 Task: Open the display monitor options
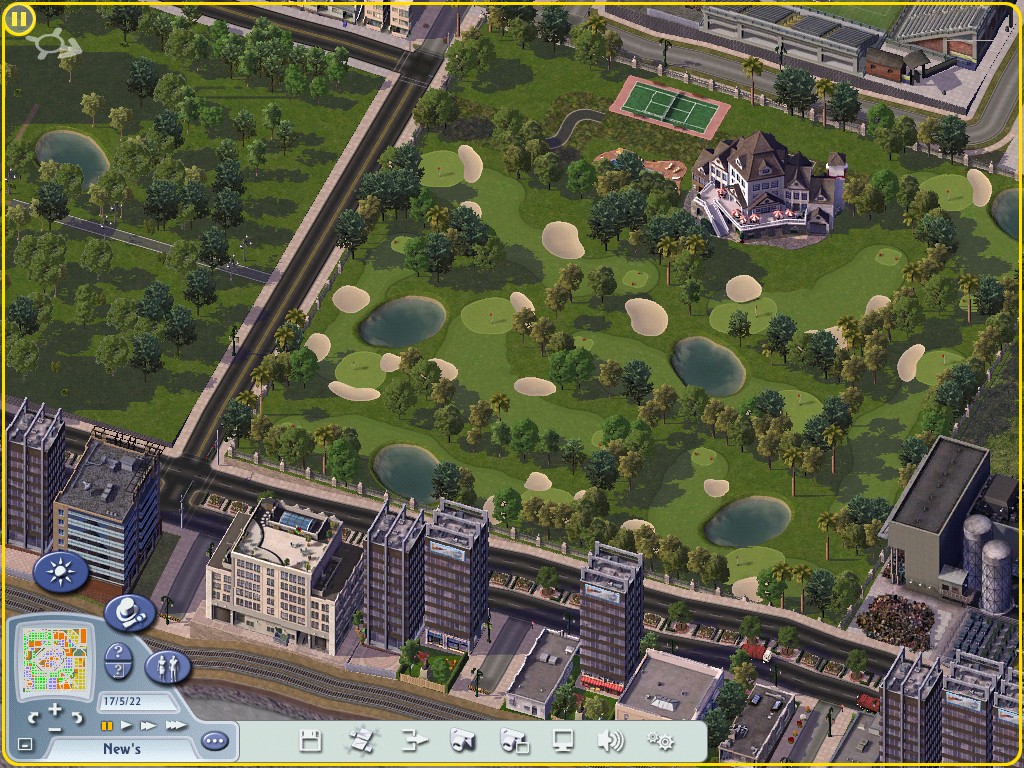coord(563,741)
